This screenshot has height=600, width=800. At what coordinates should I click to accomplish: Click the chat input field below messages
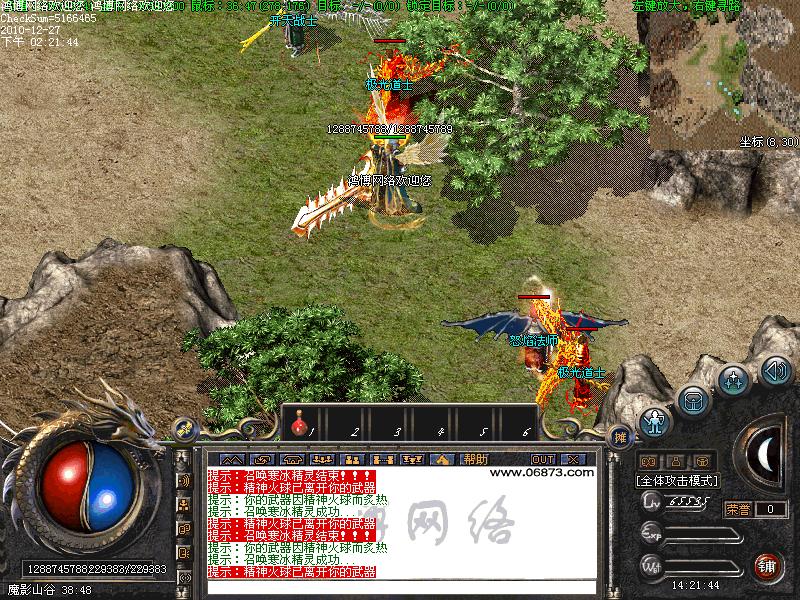tap(400, 586)
